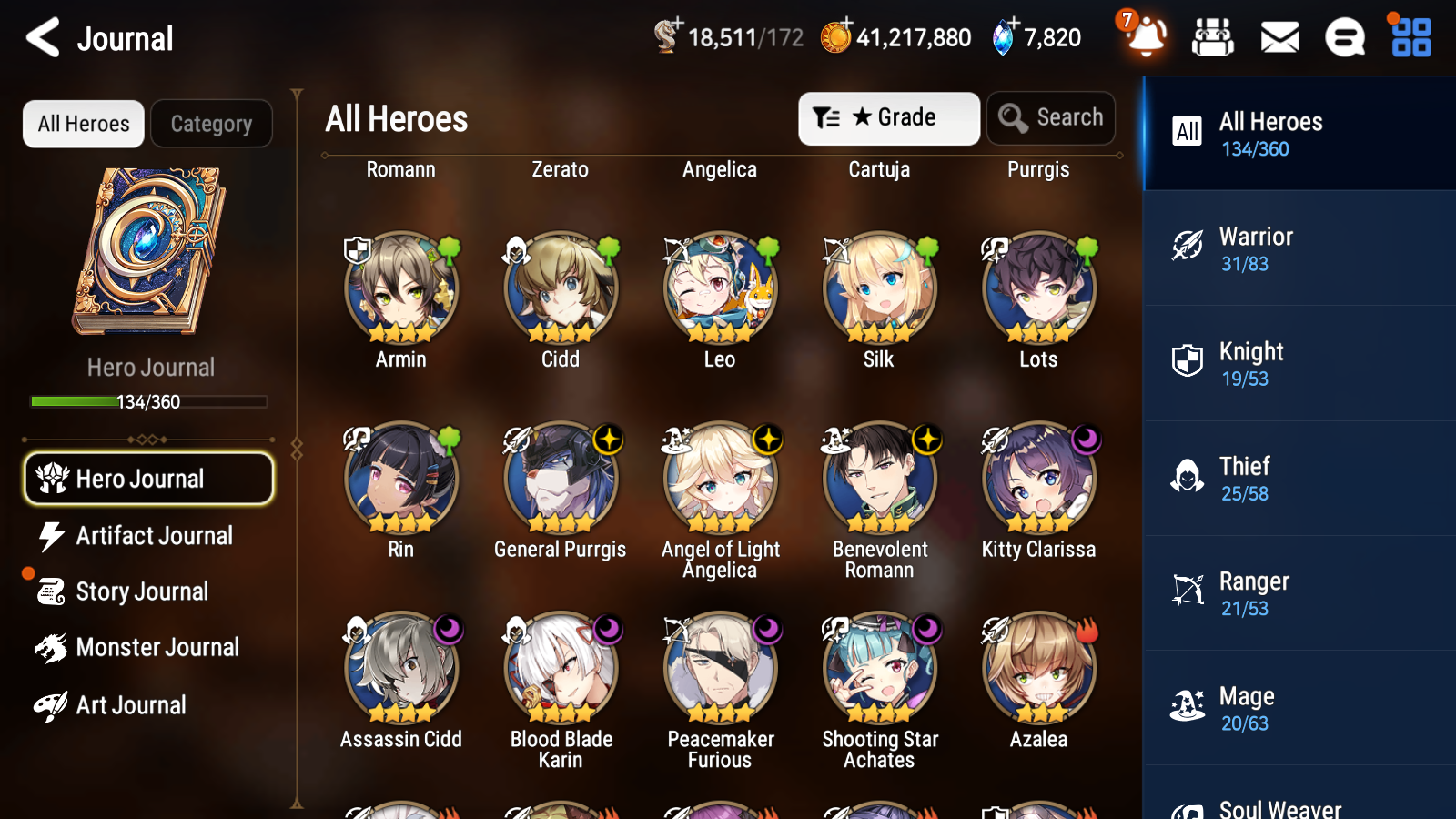Viewport: 1456px width, 819px height.
Task: Open the mail inbox icon
Action: click(x=1279, y=38)
